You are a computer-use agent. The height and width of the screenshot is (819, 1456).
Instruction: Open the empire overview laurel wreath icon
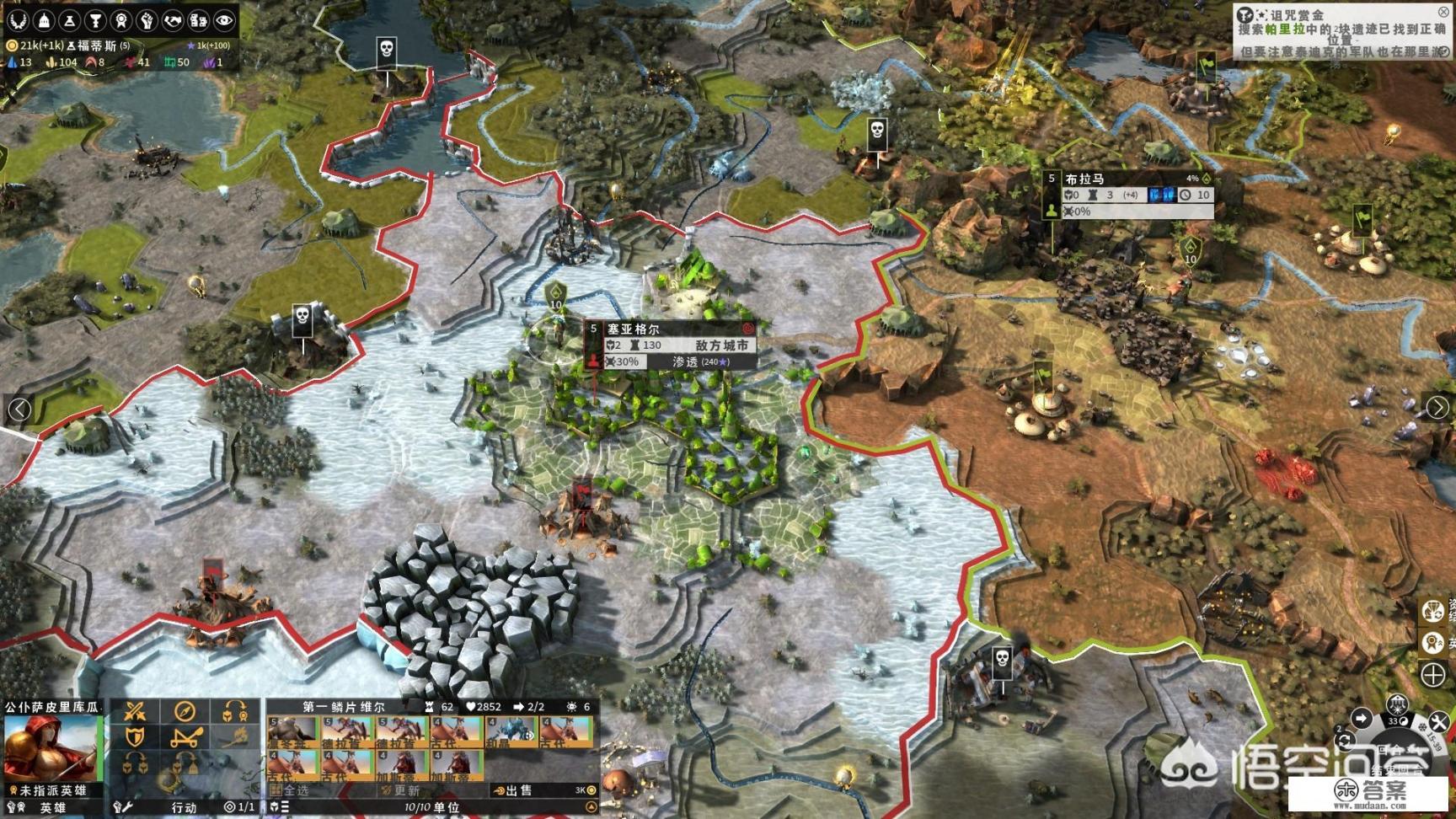[18, 20]
